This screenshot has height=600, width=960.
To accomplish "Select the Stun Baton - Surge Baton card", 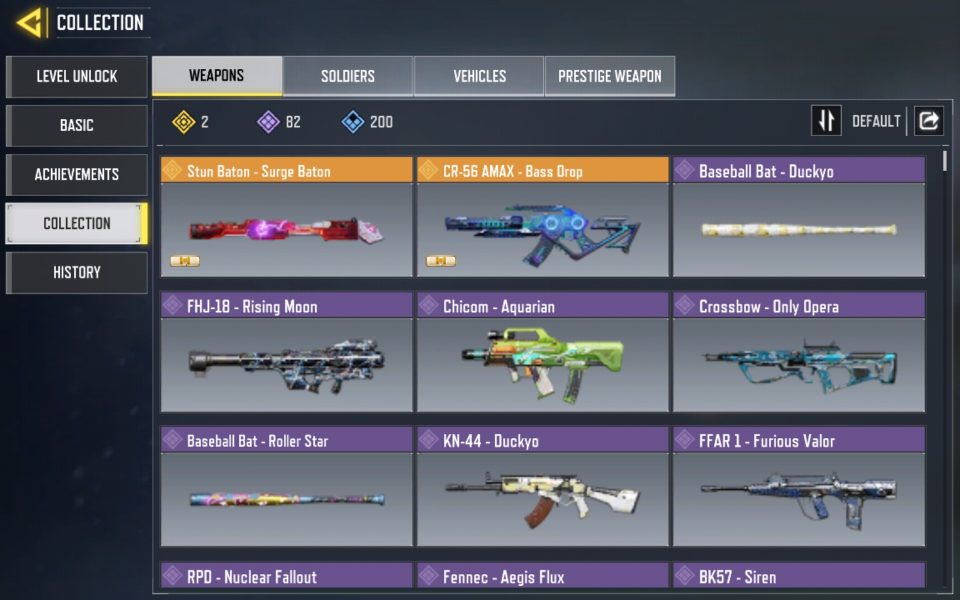I will point(286,217).
